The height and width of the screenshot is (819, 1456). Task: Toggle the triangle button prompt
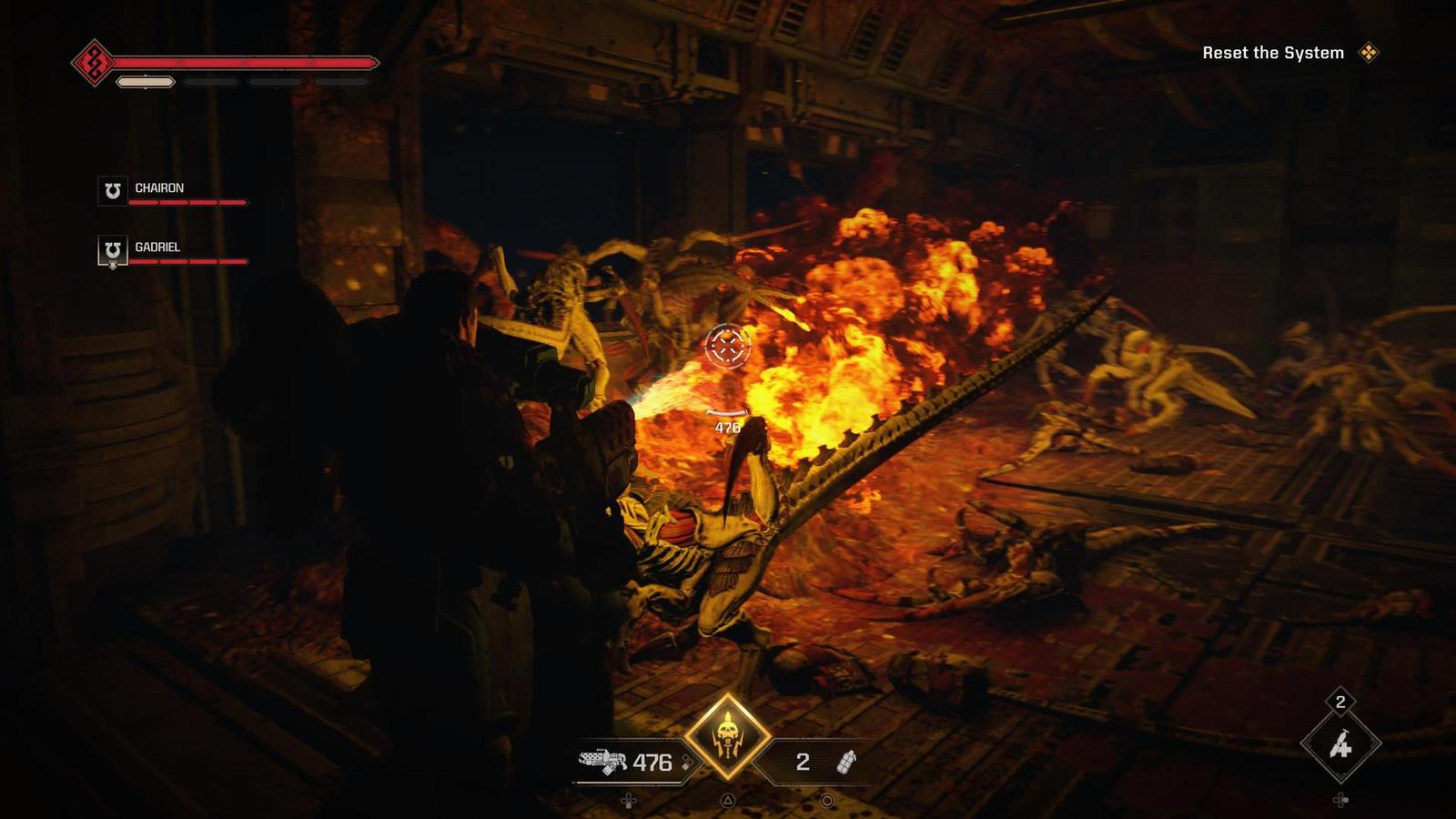click(728, 798)
